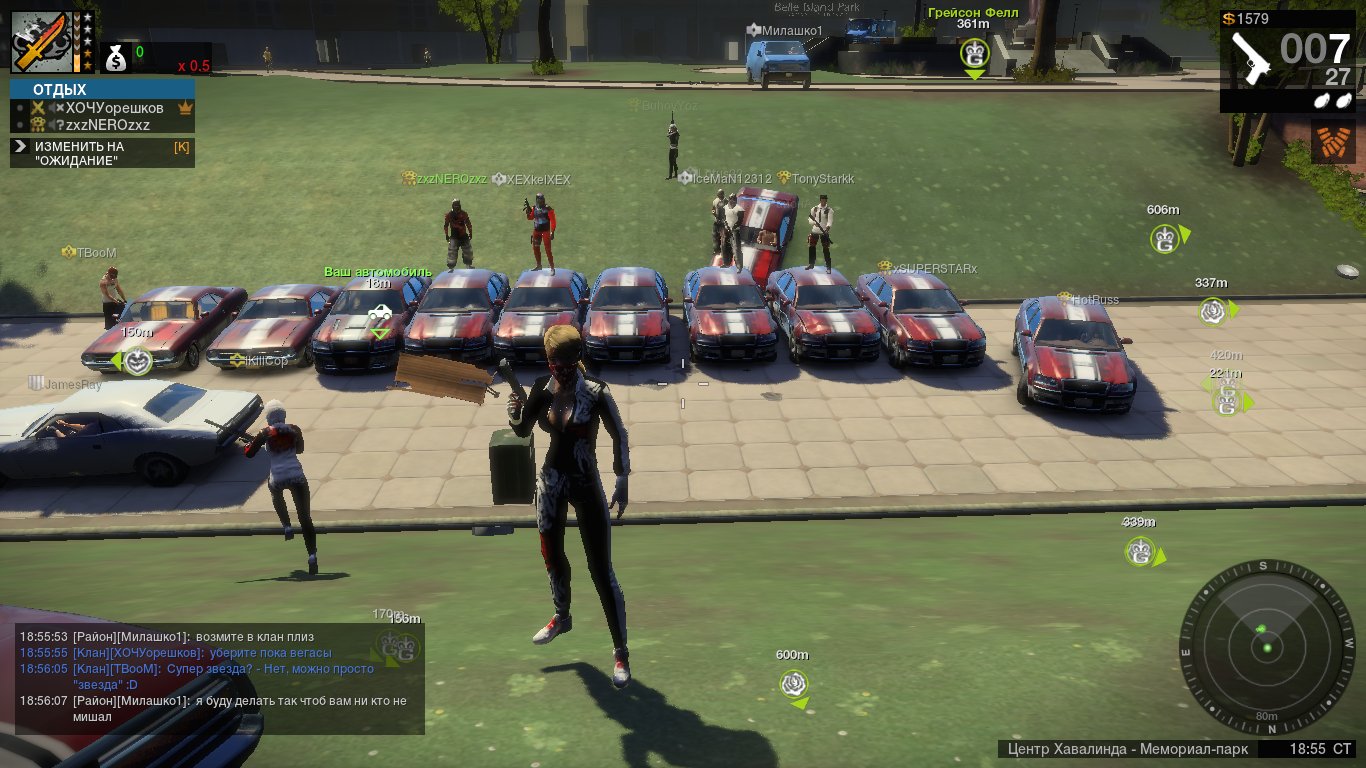This screenshot has width=1366, height=768.
Task: Select the 150m waypoint marker
Action: 137,361
